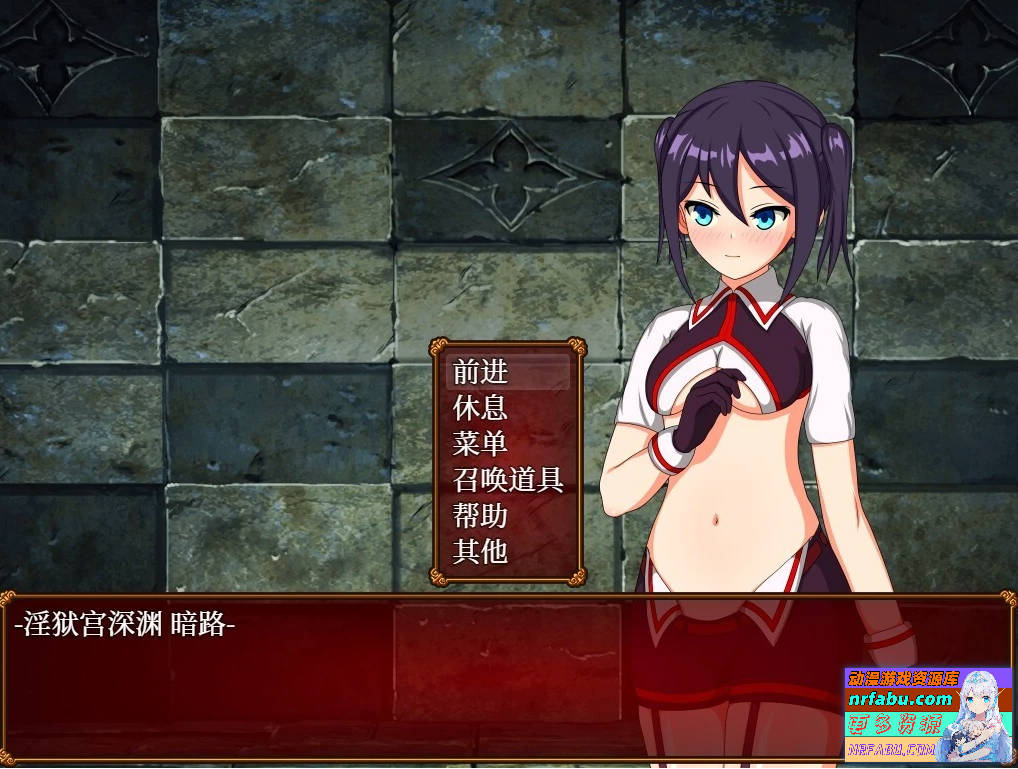This screenshot has height=769, width=1018.
Task: Choose 其他 (Other) in the command list
Action: click(481, 551)
